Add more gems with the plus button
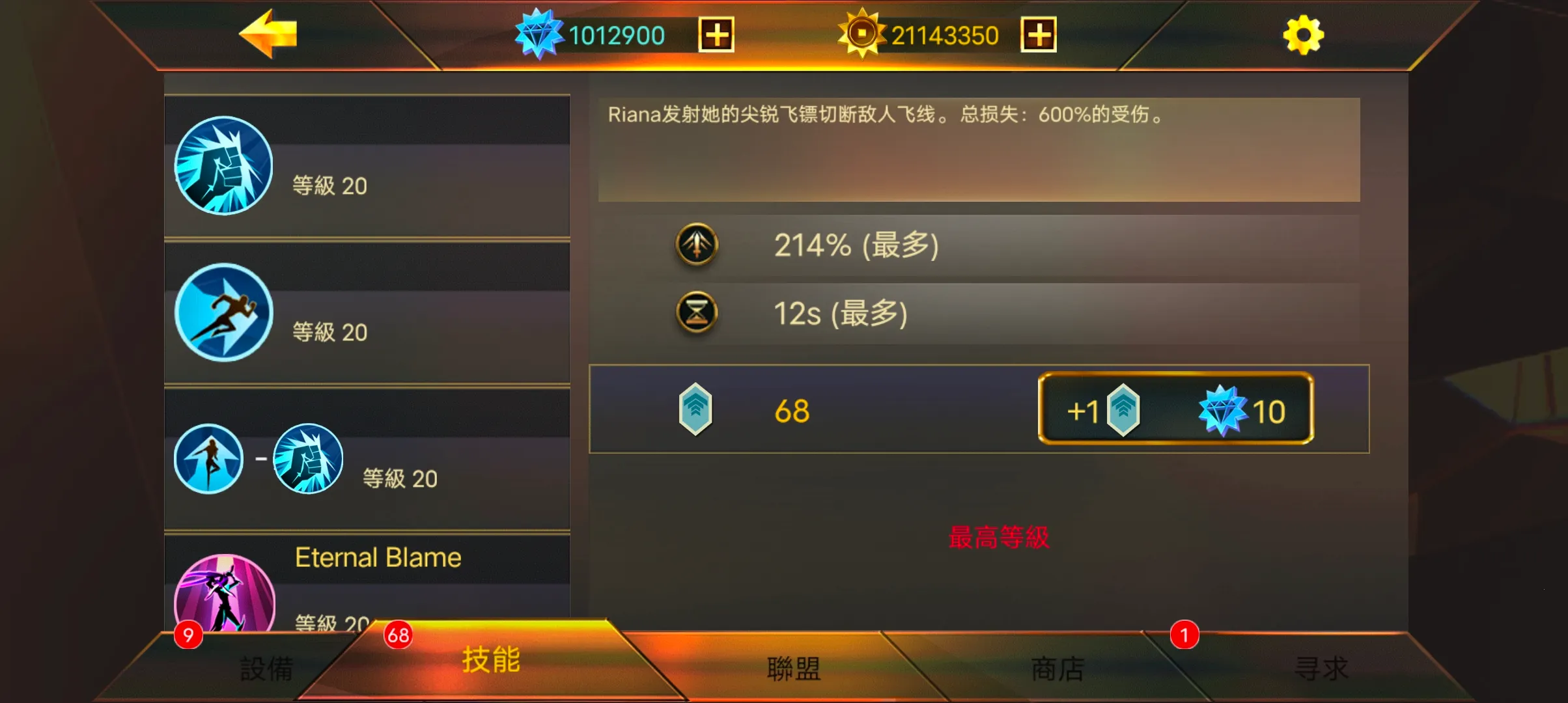The width and height of the screenshot is (1568, 703). [716, 36]
